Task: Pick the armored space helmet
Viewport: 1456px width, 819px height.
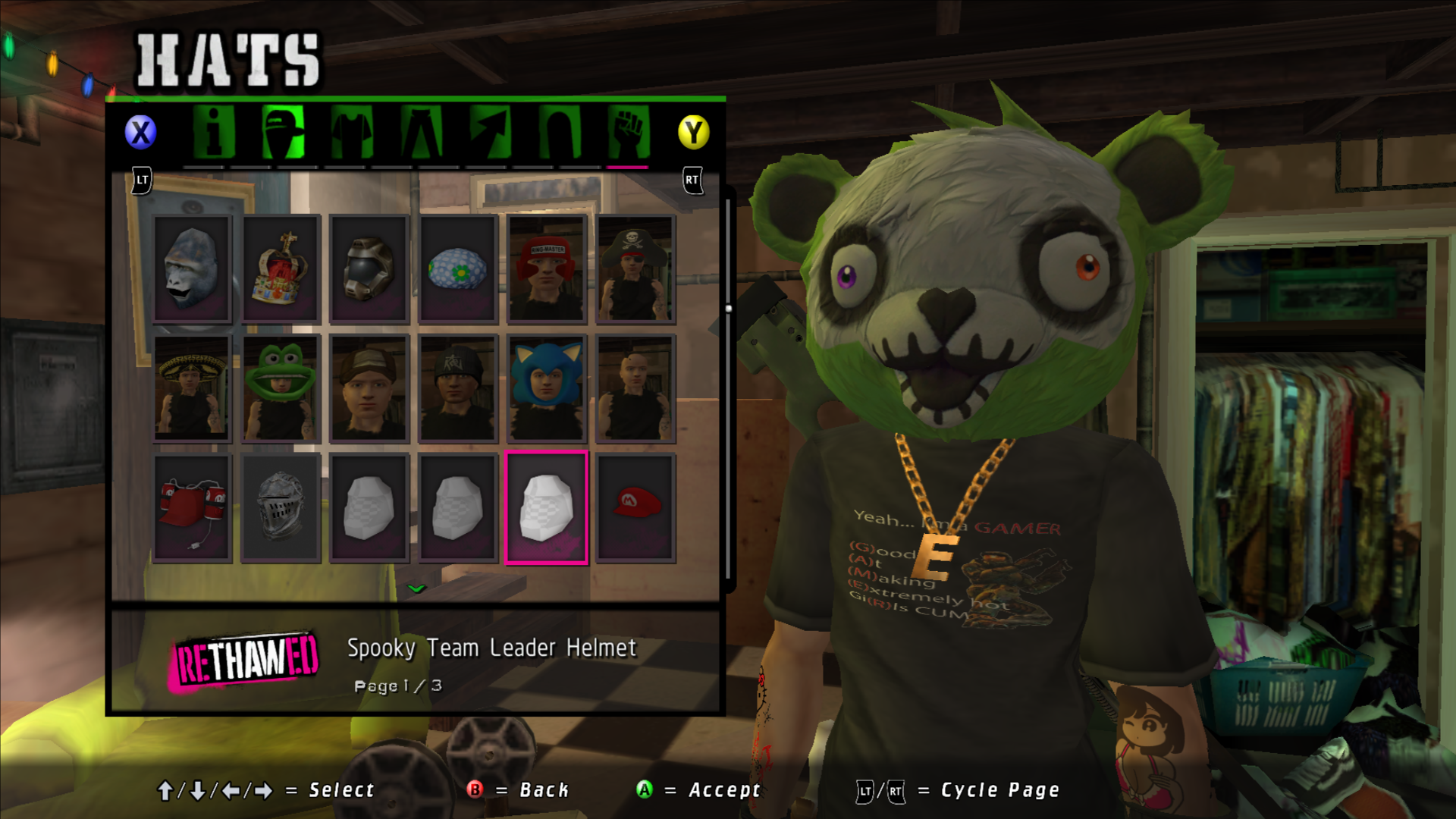Action: coord(369,268)
